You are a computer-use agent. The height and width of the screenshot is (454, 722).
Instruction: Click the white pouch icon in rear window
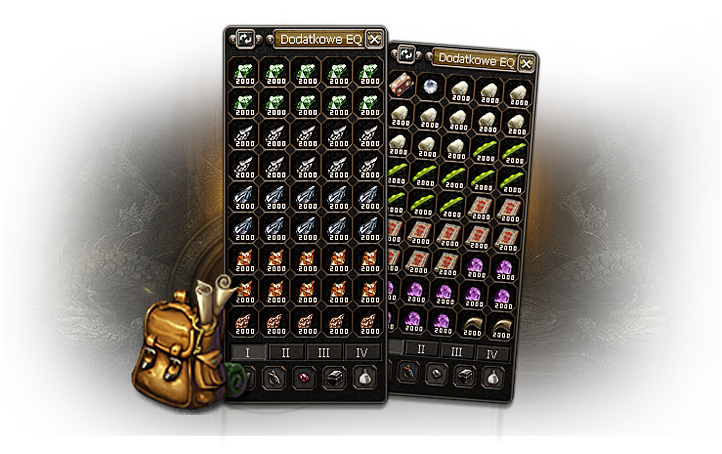click(493, 379)
